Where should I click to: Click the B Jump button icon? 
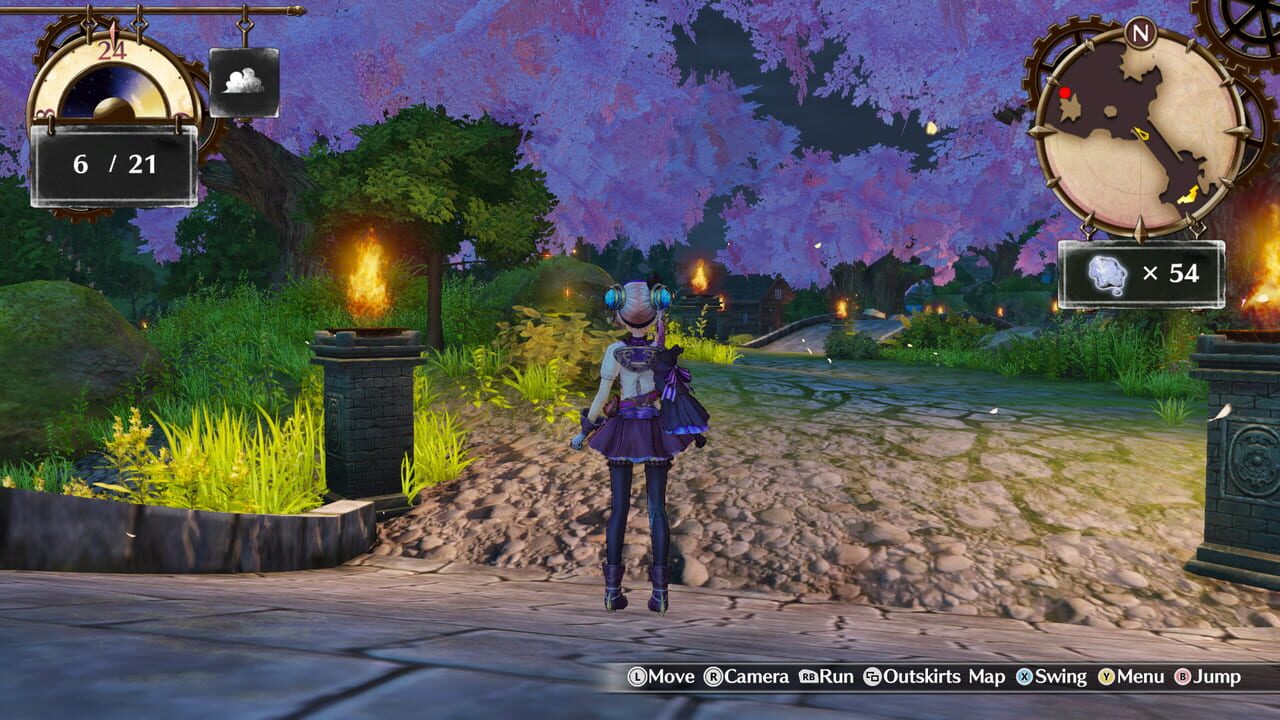coord(1182,676)
